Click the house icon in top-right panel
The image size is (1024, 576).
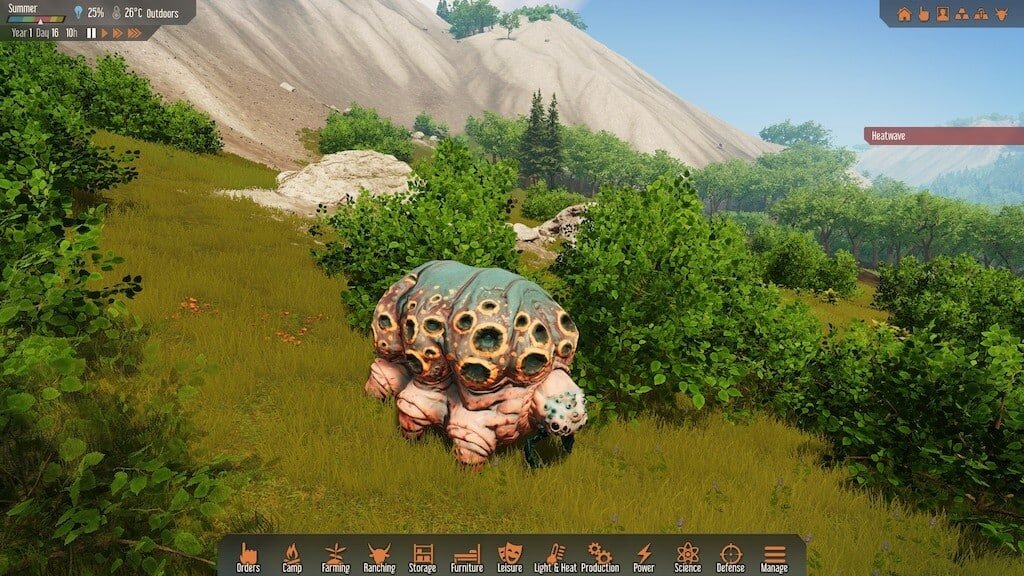[x=904, y=14]
